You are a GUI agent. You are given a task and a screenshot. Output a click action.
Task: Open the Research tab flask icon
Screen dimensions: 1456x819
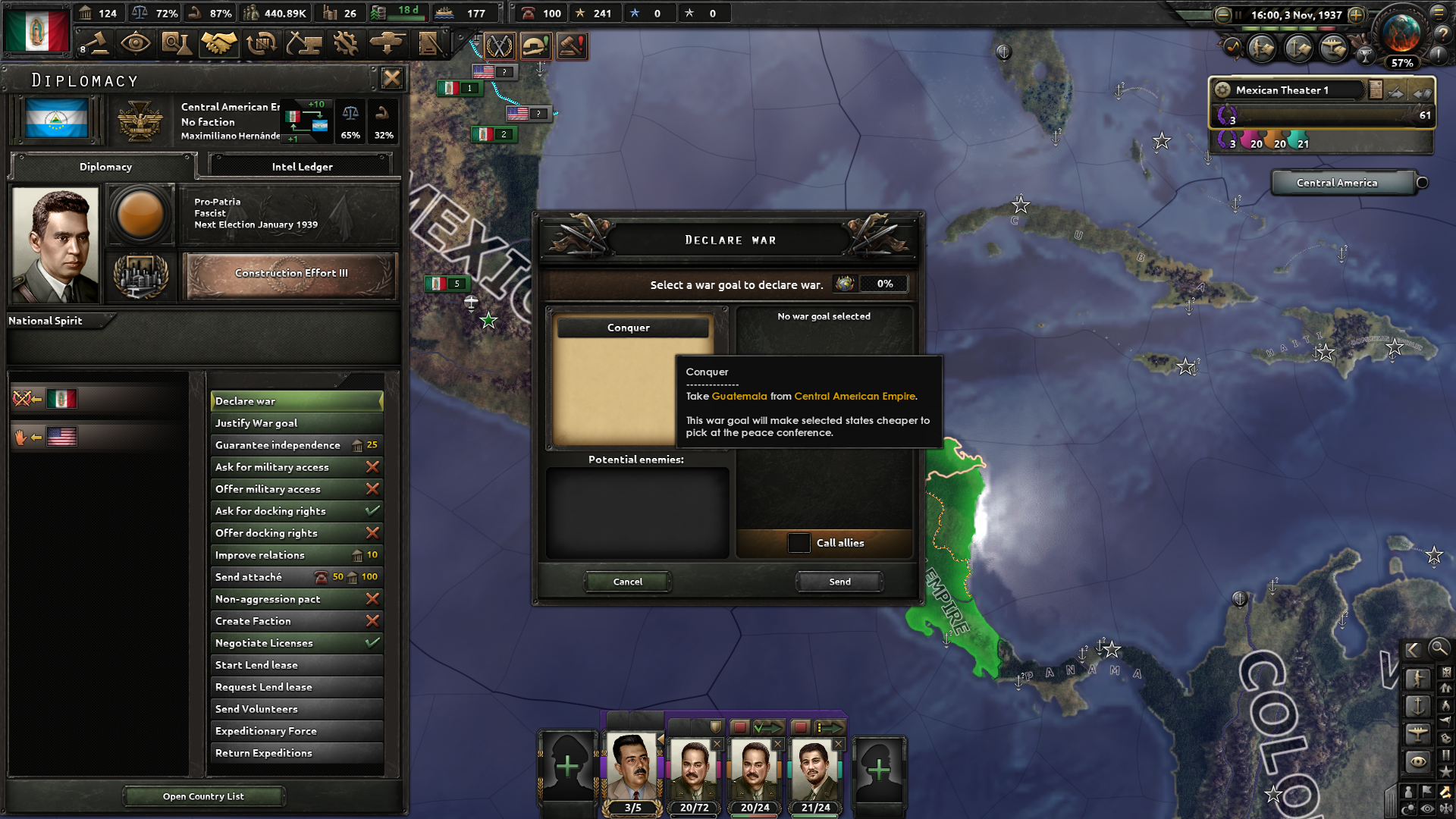click(177, 44)
